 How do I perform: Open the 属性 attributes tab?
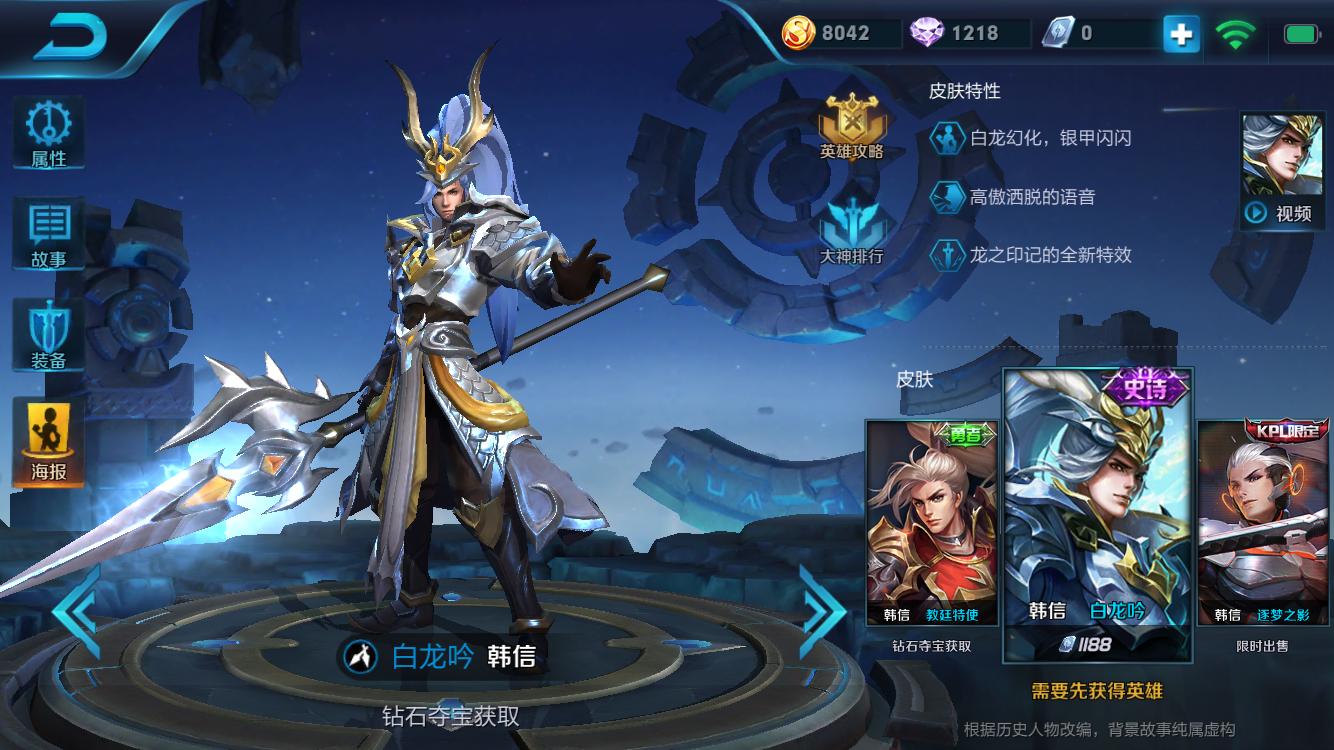(48, 133)
